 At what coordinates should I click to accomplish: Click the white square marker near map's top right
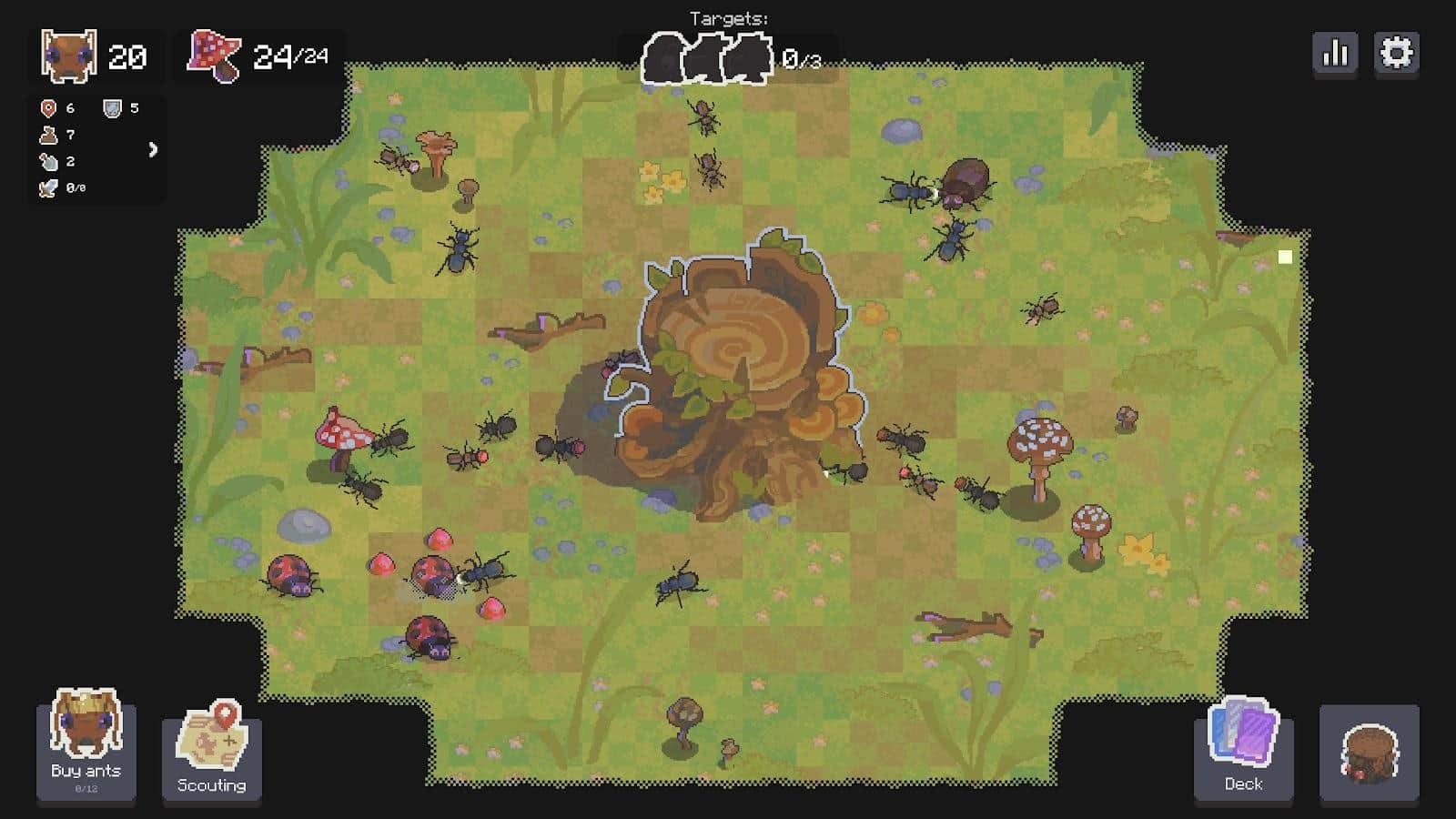pyautogui.click(x=1285, y=258)
